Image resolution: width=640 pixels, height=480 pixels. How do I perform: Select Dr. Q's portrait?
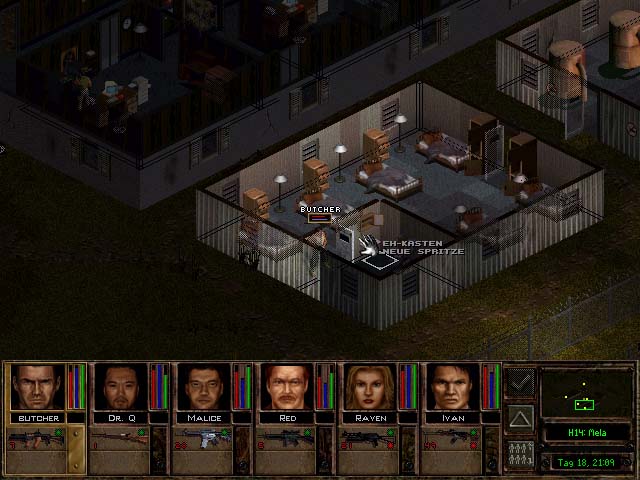pyautogui.click(x=120, y=387)
